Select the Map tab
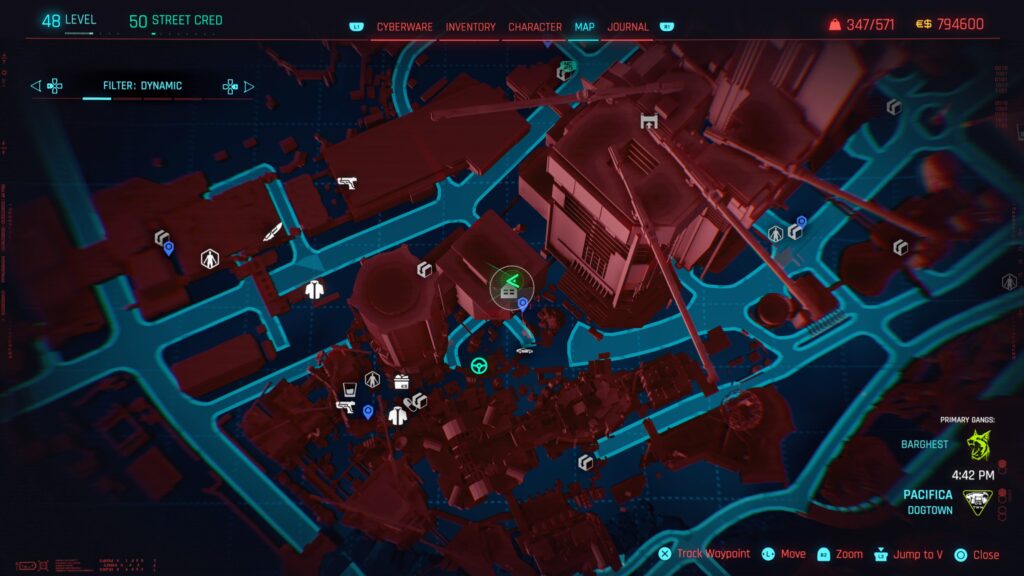1024x576 pixels. (584, 27)
